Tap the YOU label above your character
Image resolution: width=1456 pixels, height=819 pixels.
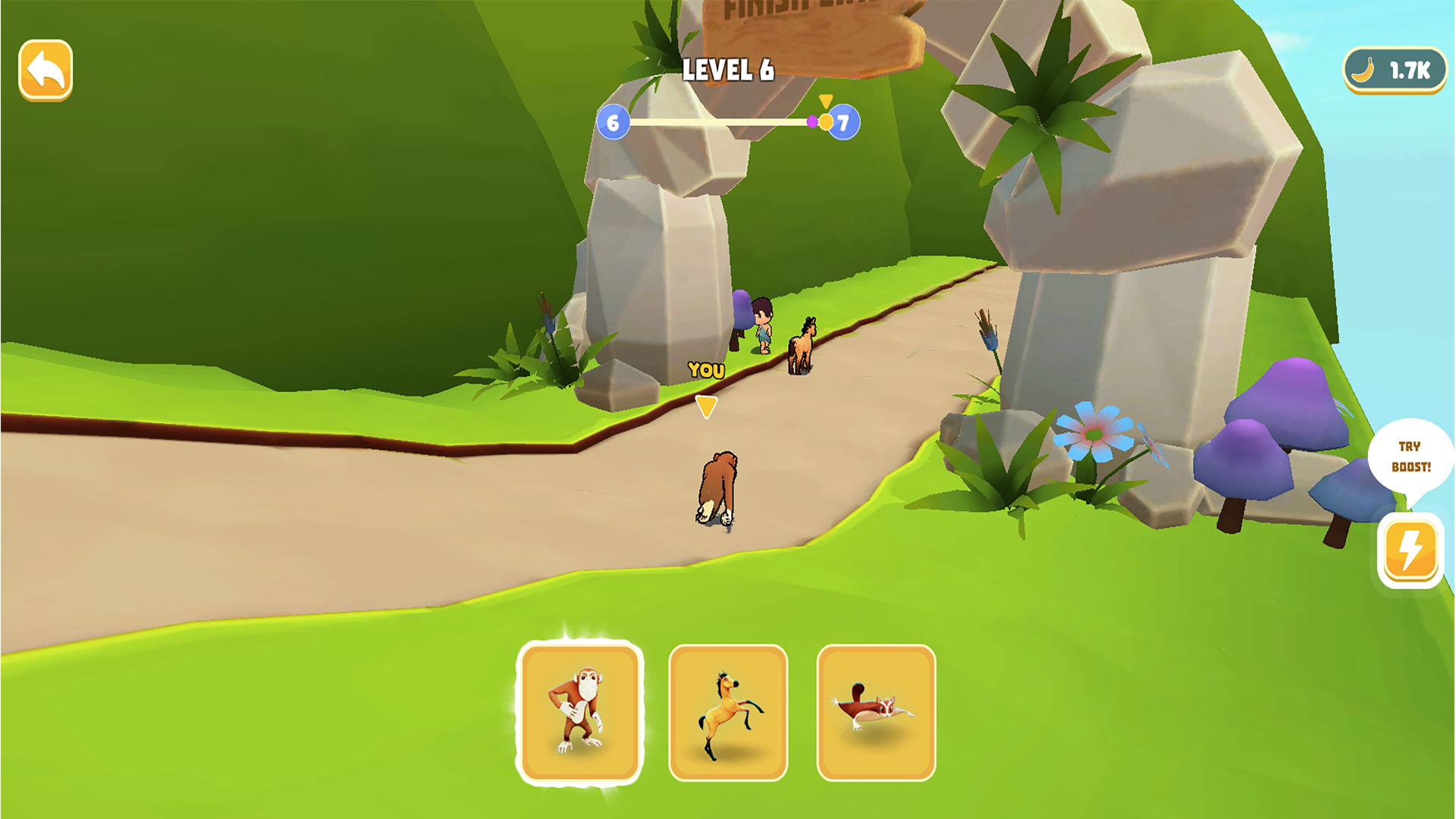pos(707,370)
